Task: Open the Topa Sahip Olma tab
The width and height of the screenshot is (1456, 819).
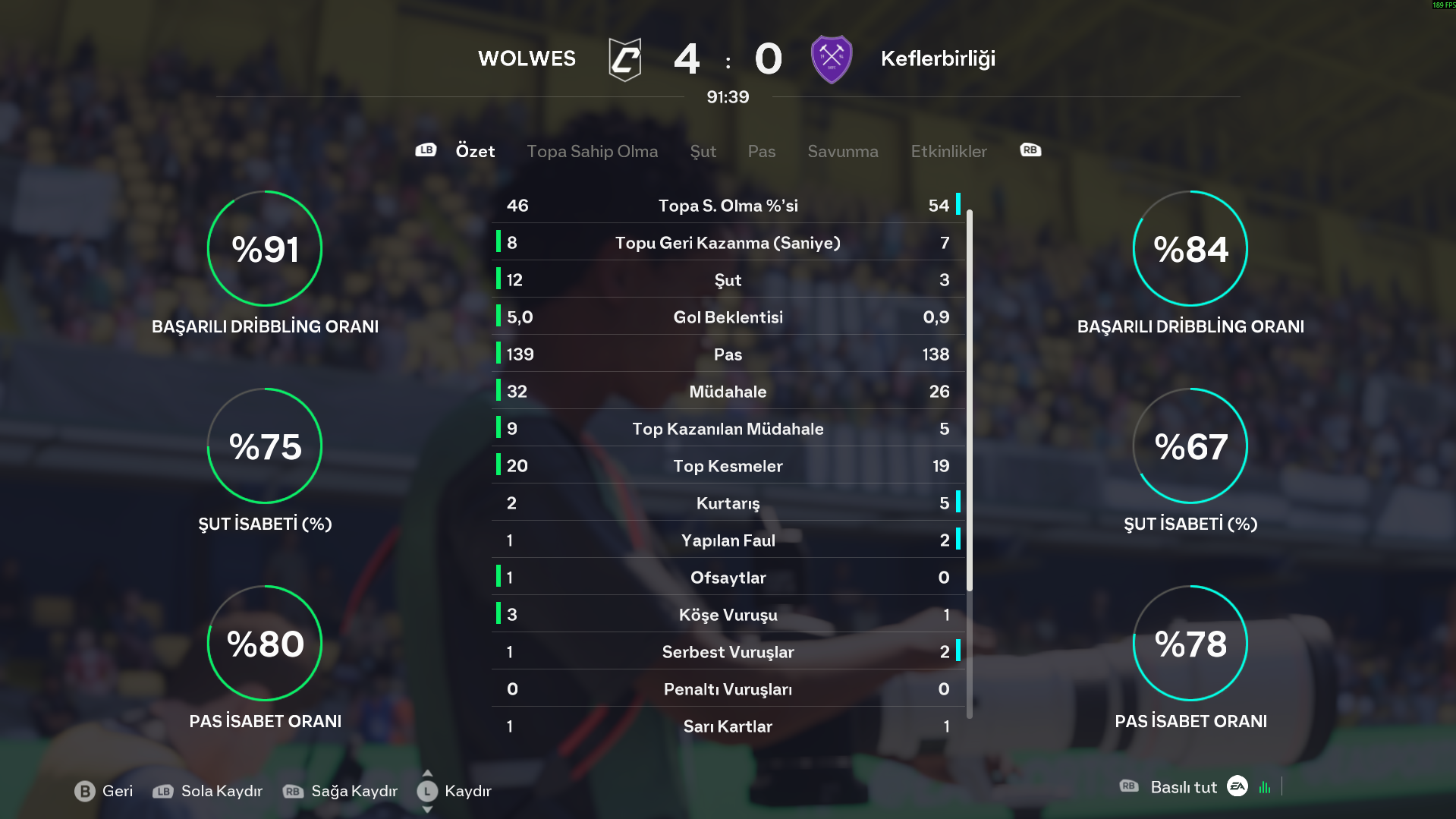Action: [x=592, y=151]
